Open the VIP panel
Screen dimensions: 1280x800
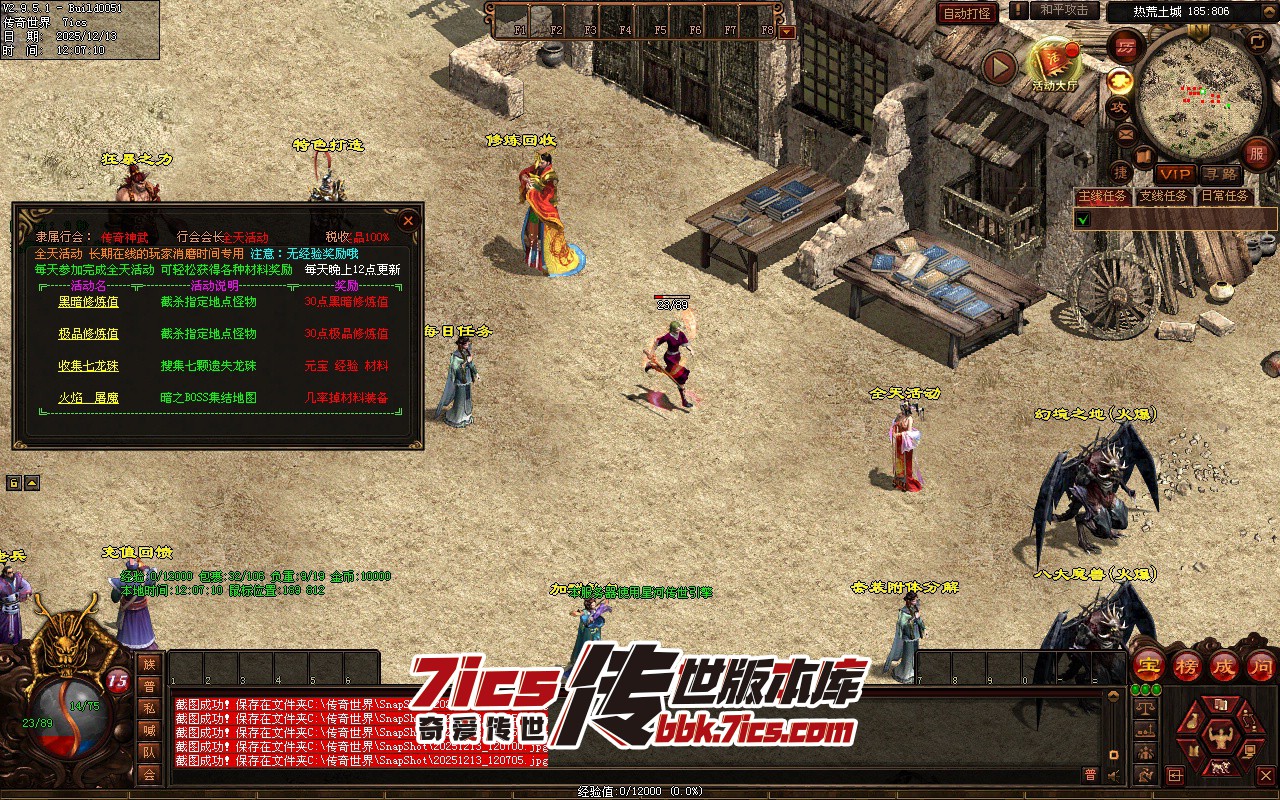click(x=1176, y=174)
